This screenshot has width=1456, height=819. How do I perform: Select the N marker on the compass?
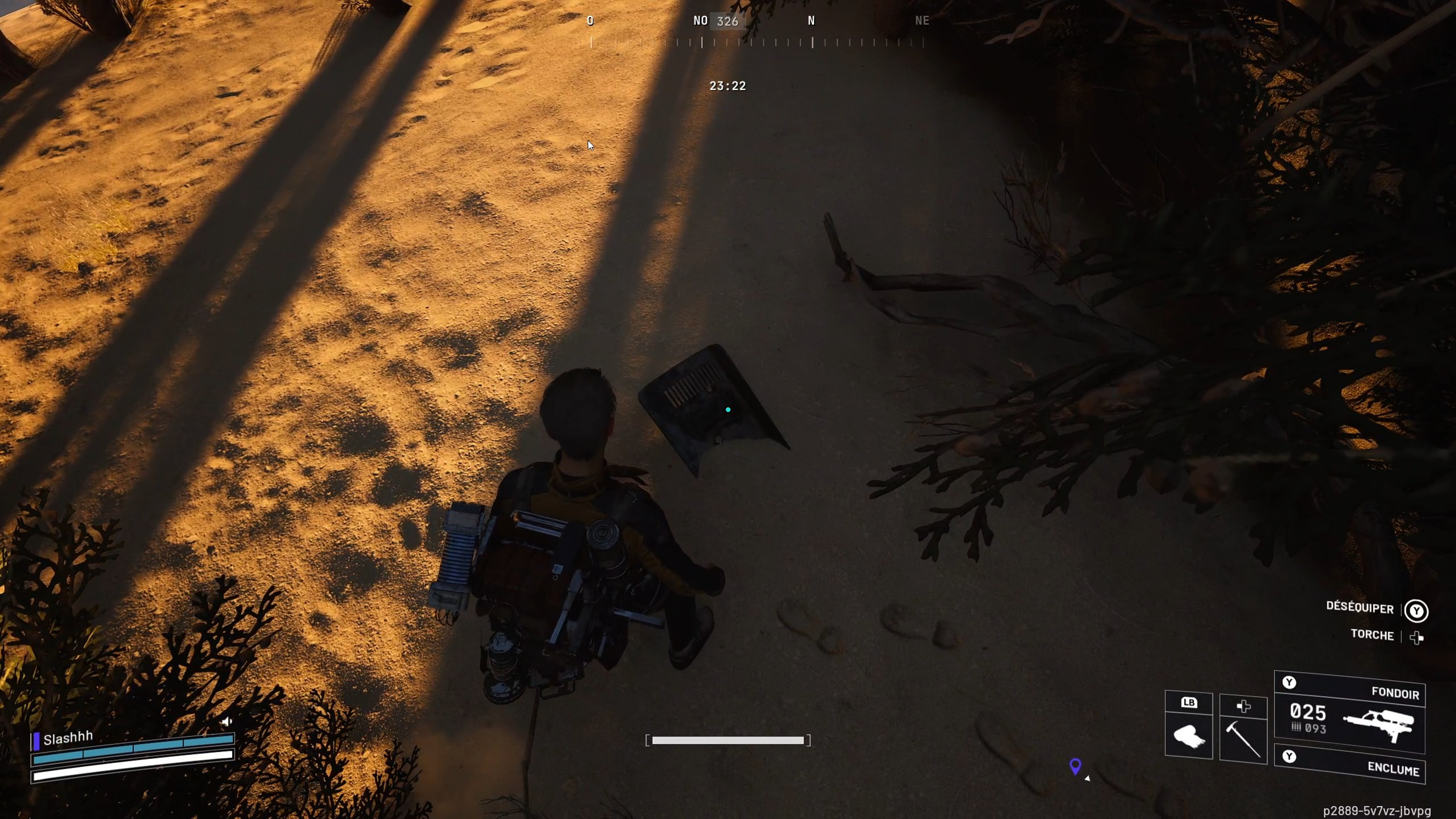tap(811, 21)
